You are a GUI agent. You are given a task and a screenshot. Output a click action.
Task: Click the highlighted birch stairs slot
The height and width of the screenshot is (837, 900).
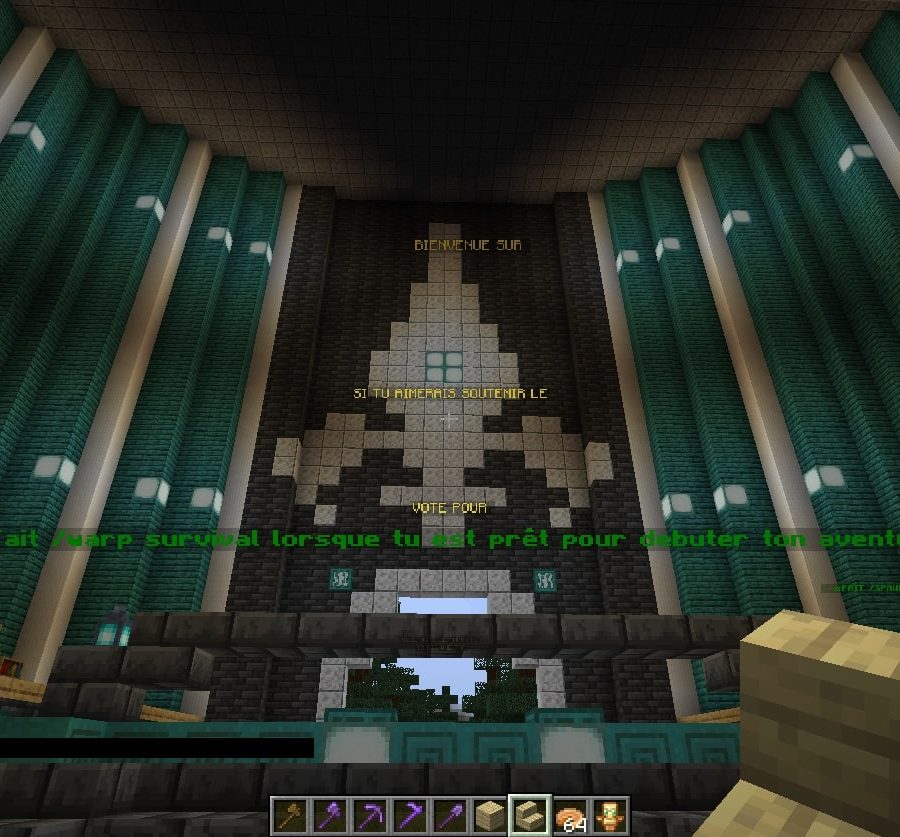coord(529,816)
